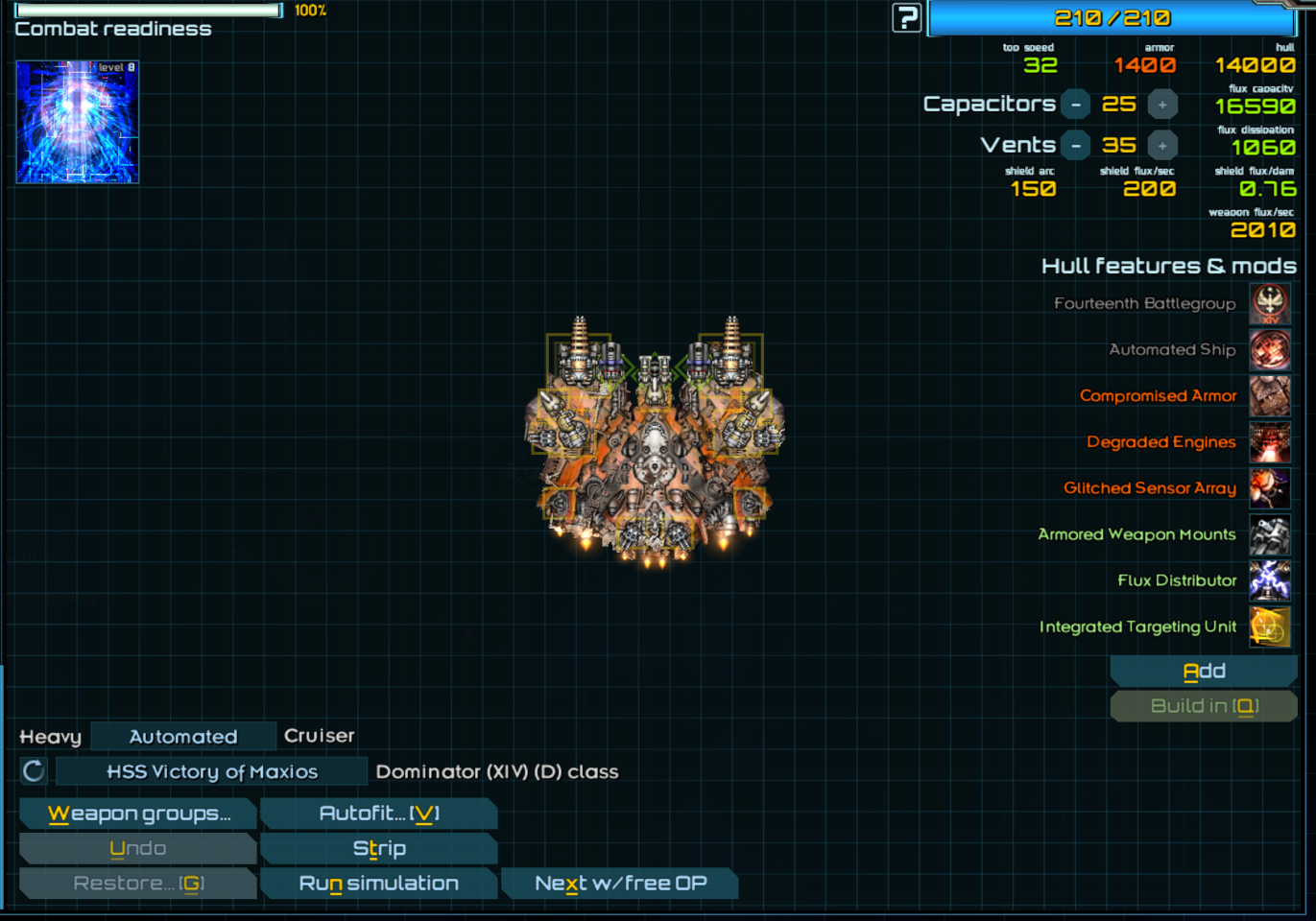Decrease the Capacitors count
Screen dimensions: 1316x921
[1076, 105]
